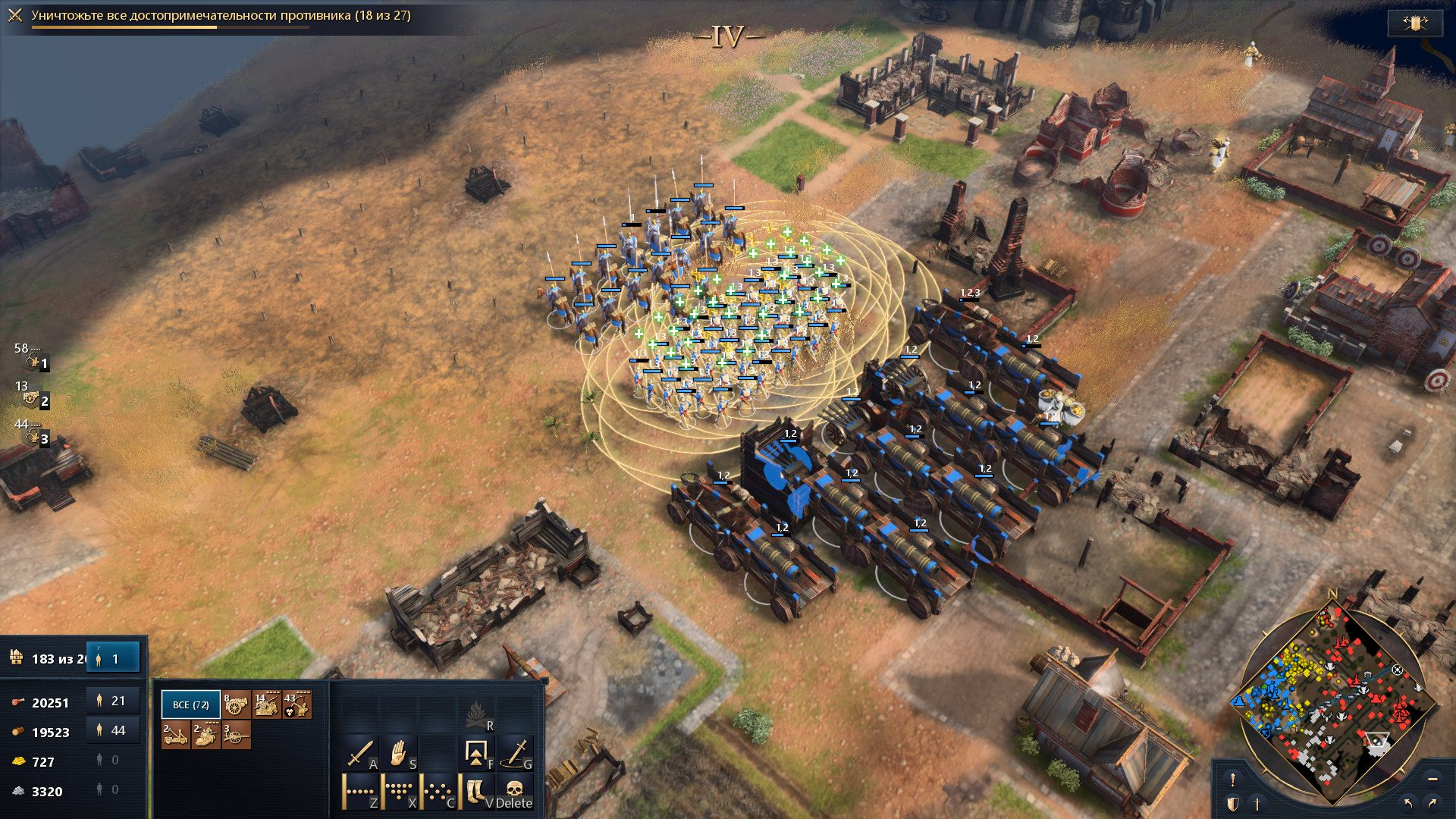Select the group of 3 light cannons
The height and width of the screenshot is (819, 1456).
point(236,735)
